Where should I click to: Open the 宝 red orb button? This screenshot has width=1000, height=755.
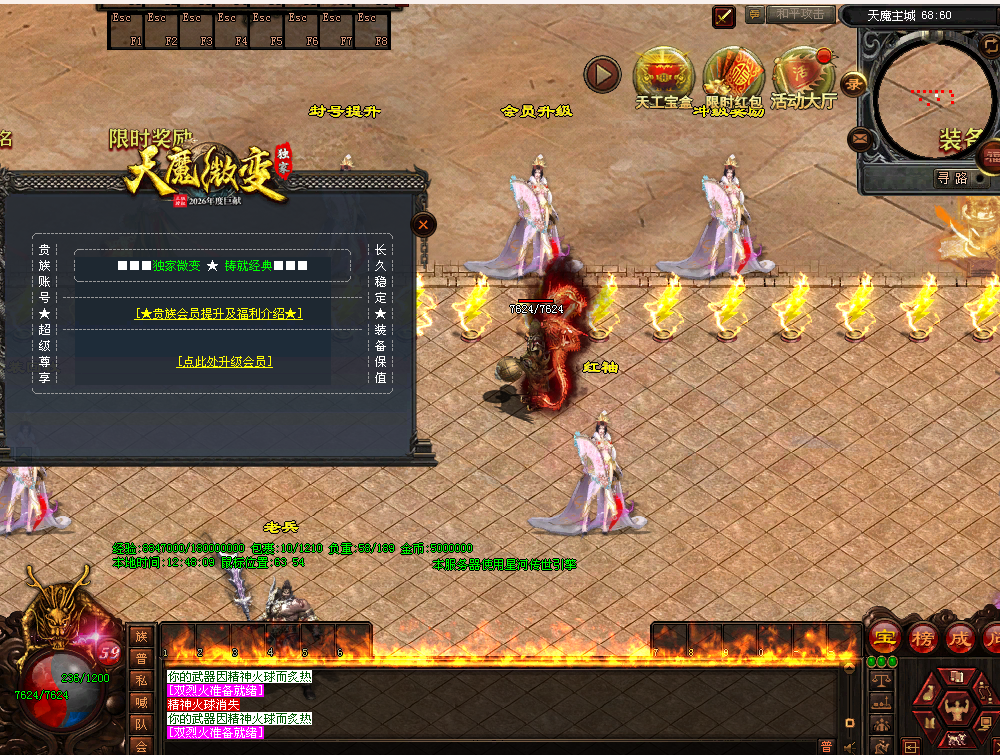[884, 638]
